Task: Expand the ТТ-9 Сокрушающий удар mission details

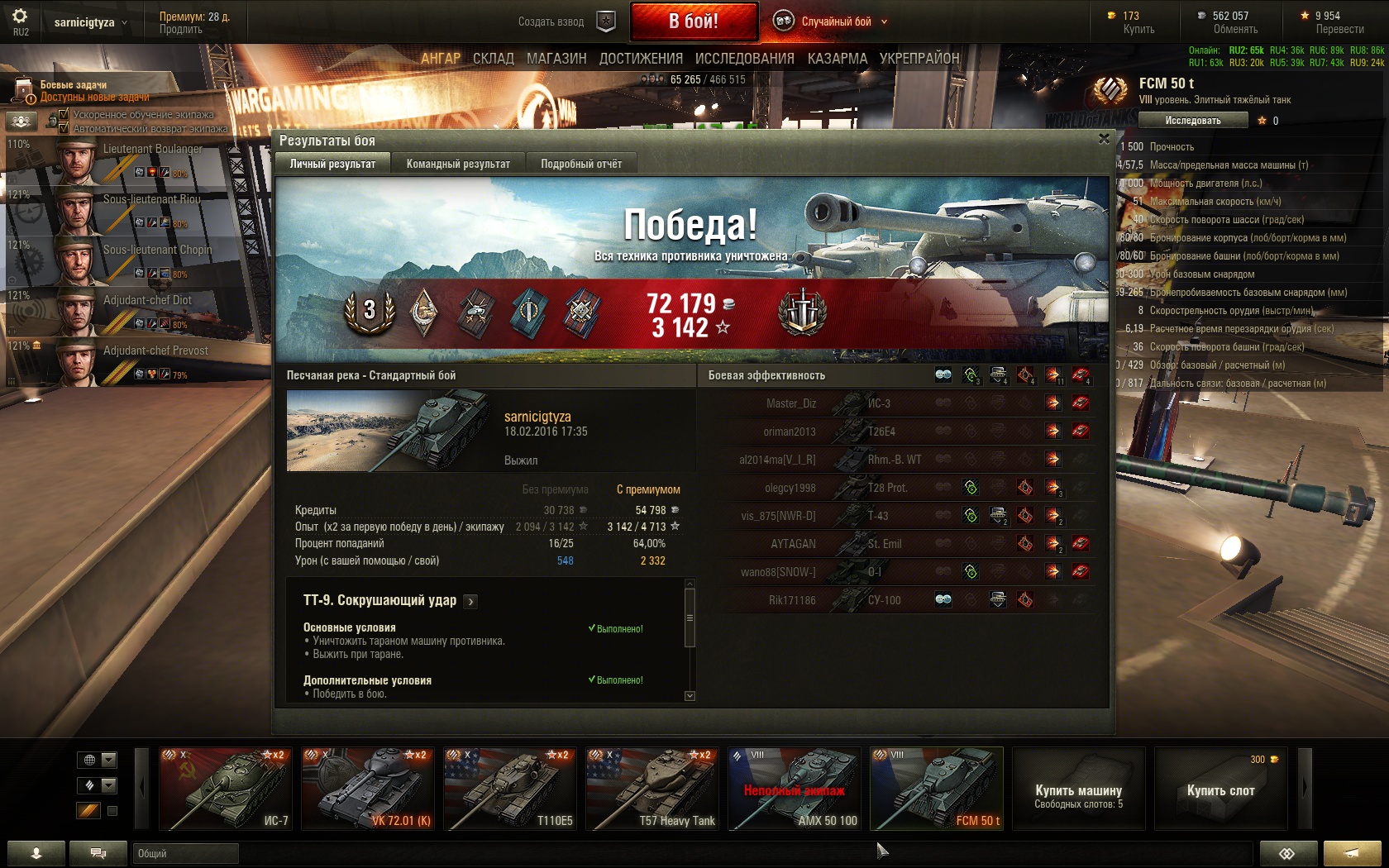Action: 470,602
